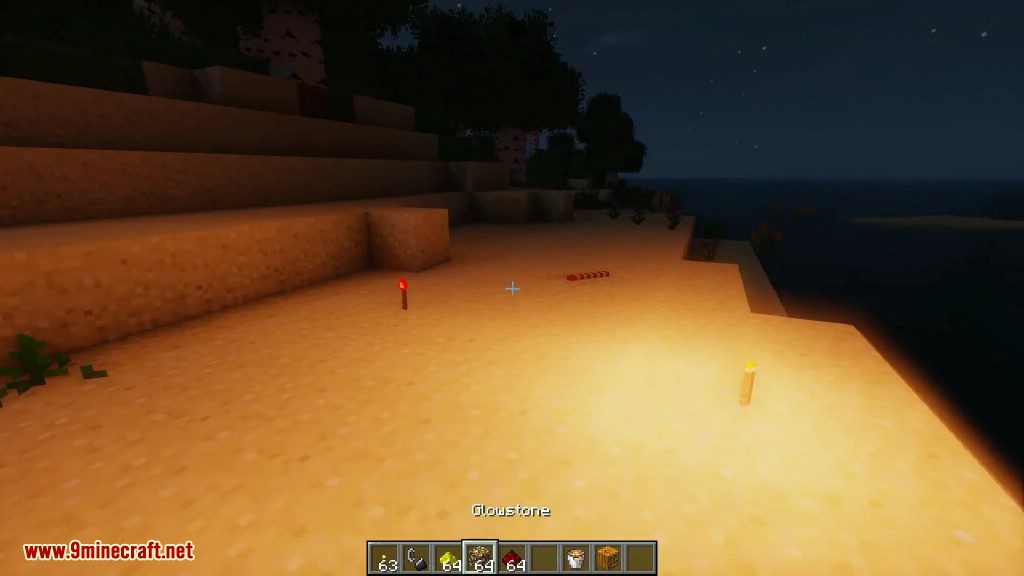Image resolution: width=1024 pixels, height=576 pixels.
Task: Select the bucket in the hotbar
Action: 576,558
